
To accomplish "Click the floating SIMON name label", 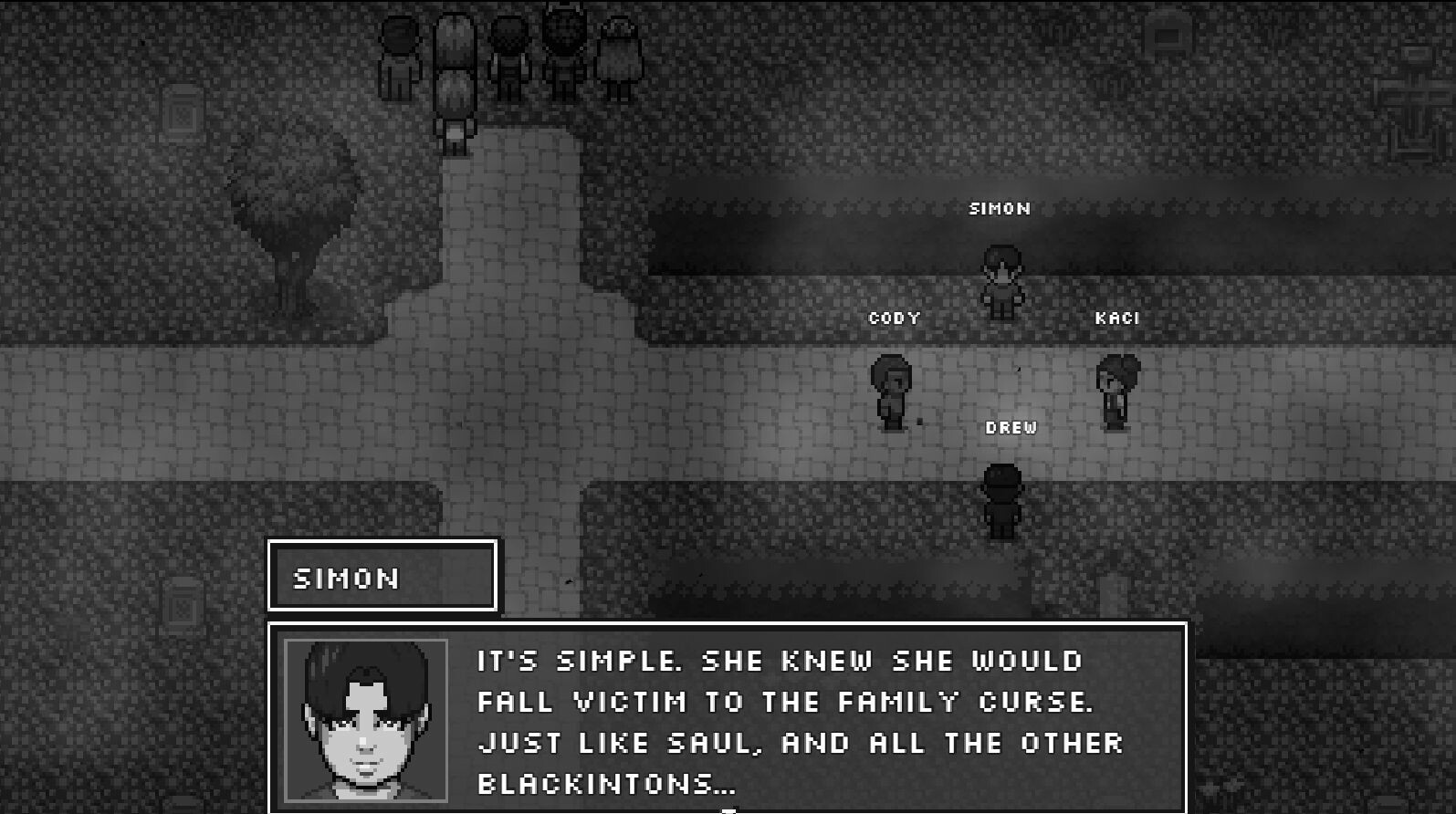I will 1000,208.
